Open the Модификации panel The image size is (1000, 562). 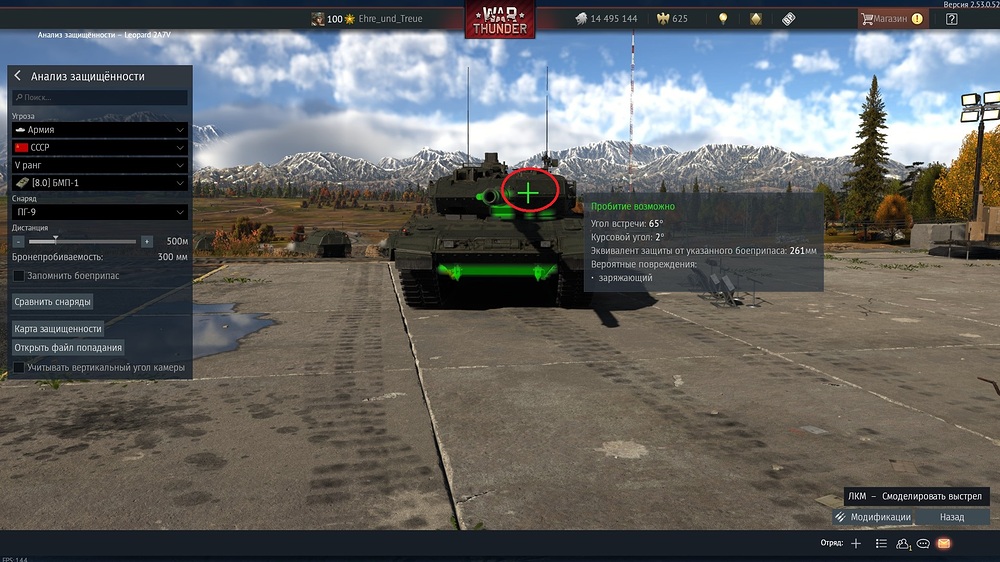[x=872, y=517]
